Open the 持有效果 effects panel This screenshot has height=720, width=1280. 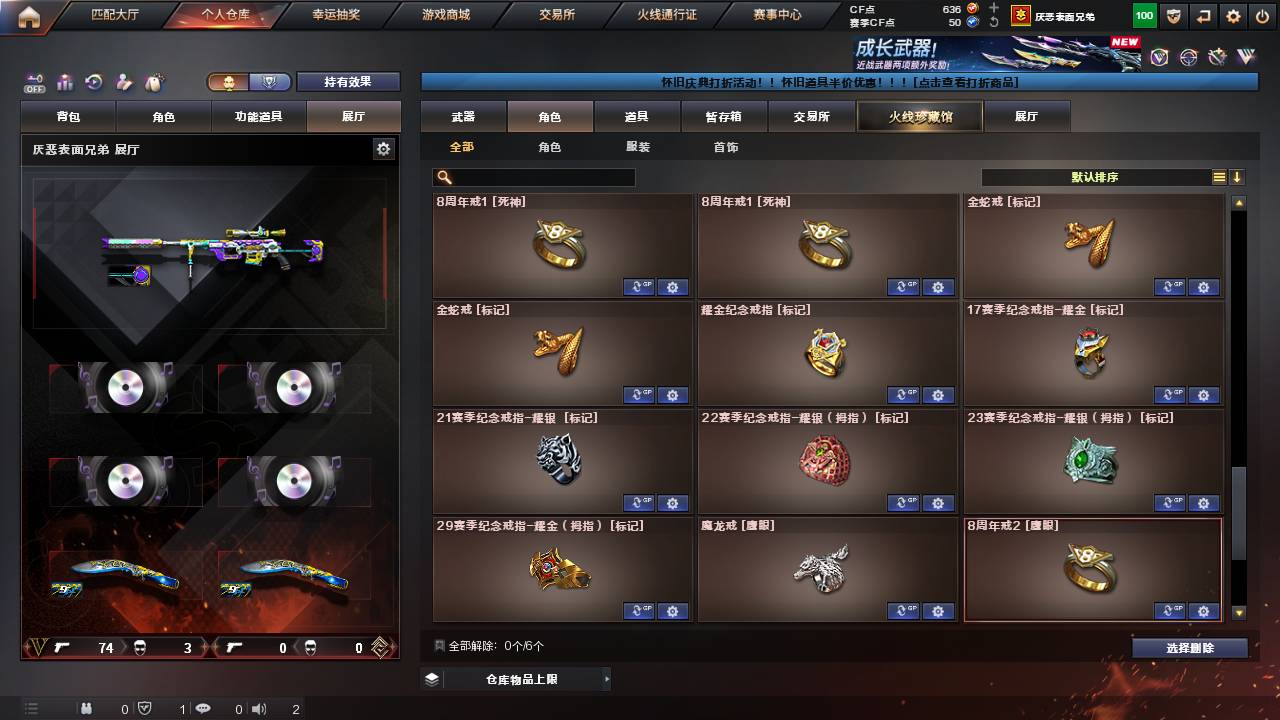(x=348, y=82)
